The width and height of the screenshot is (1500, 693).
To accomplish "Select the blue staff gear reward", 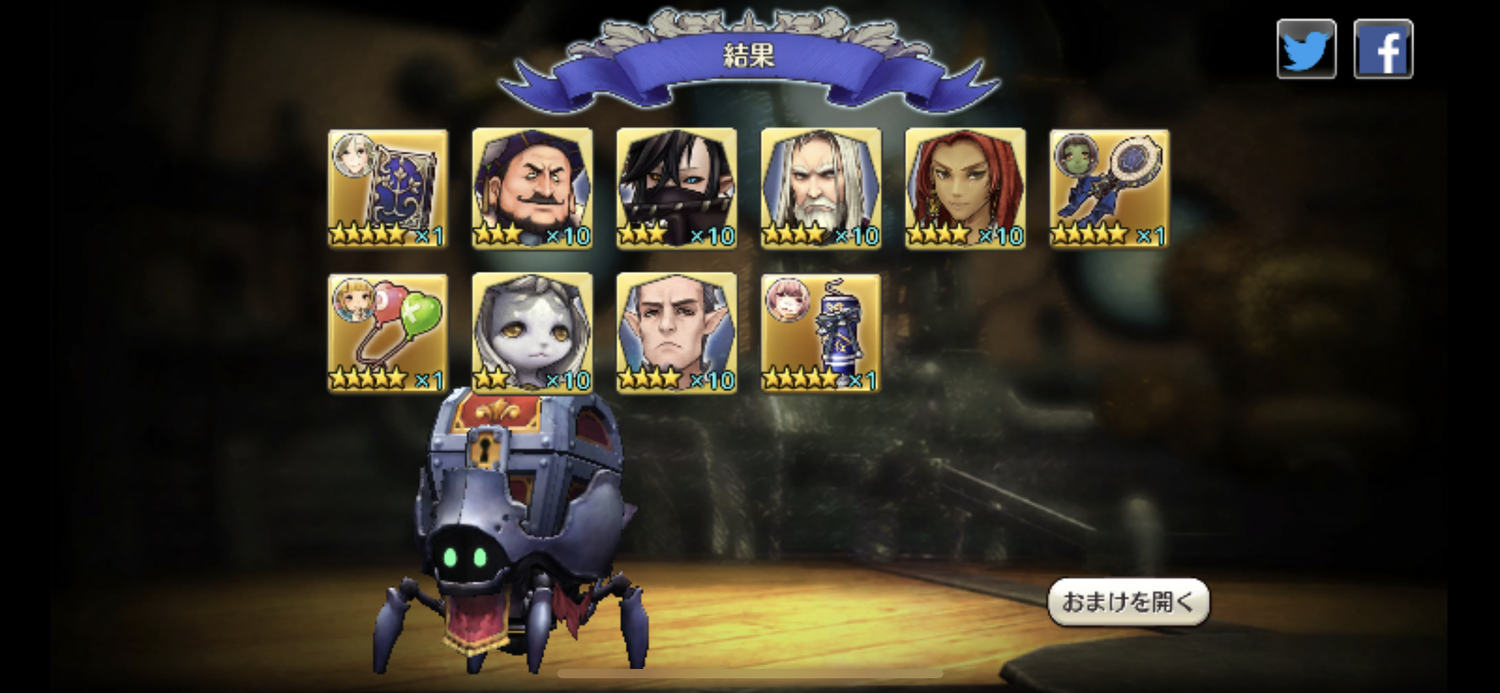I will click(1109, 188).
